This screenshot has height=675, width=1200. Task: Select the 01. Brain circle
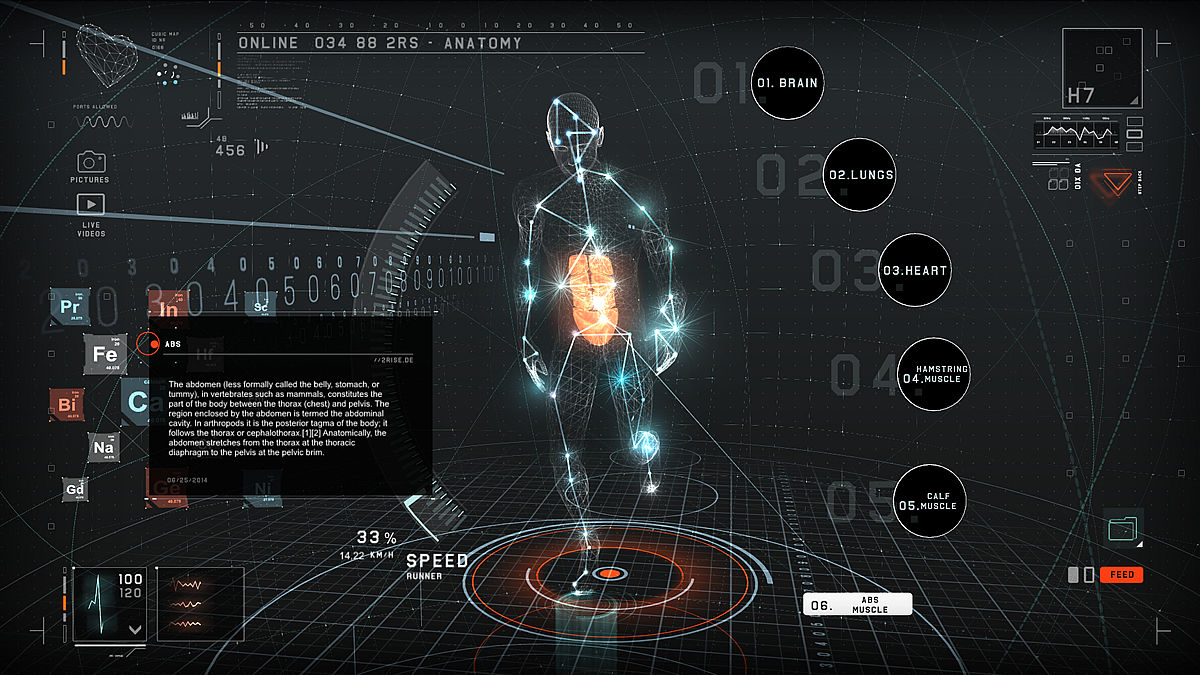tap(786, 83)
